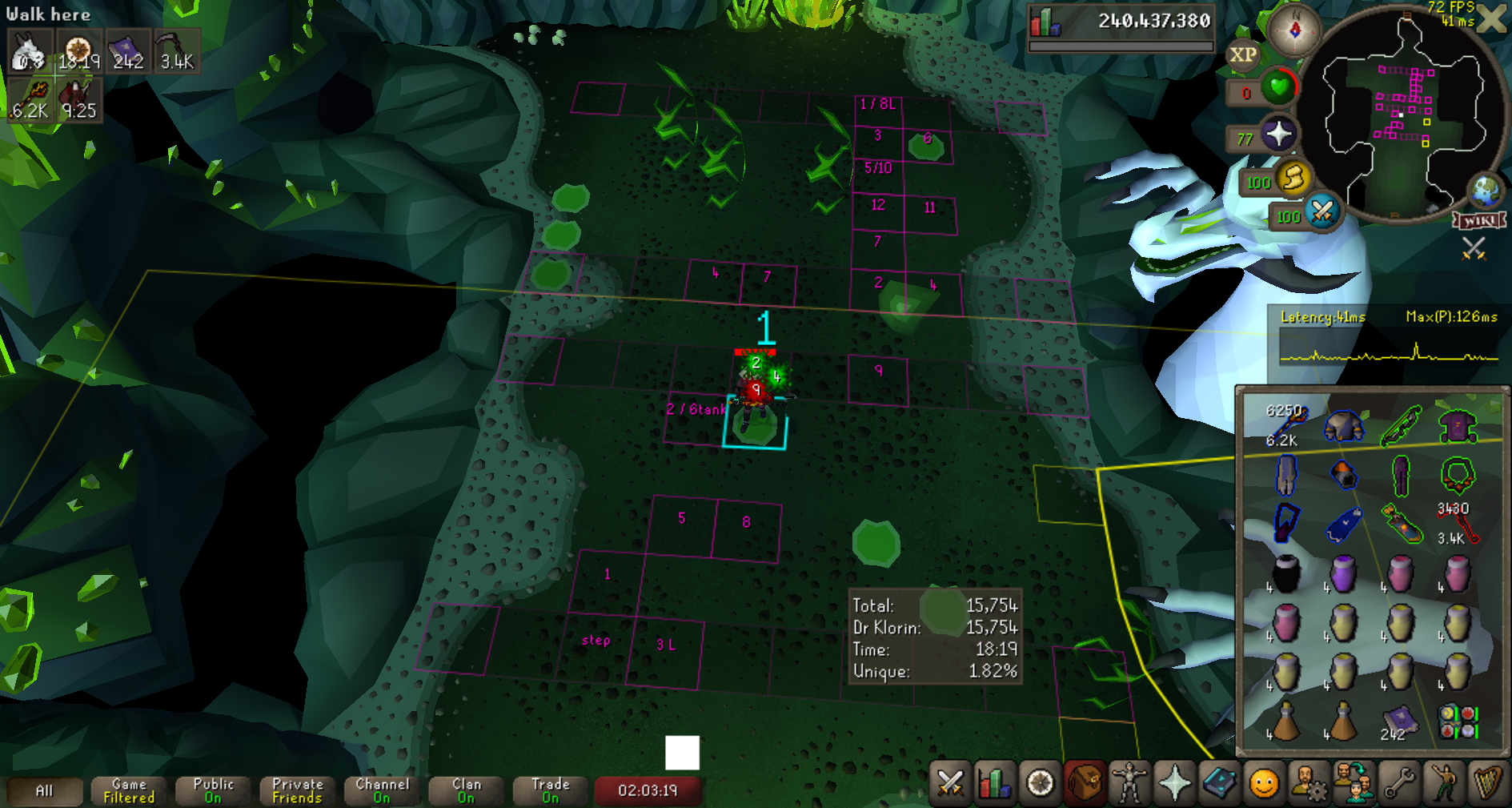Open the Prayer tab
The width and height of the screenshot is (1512, 808).
[x=1174, y=782]
